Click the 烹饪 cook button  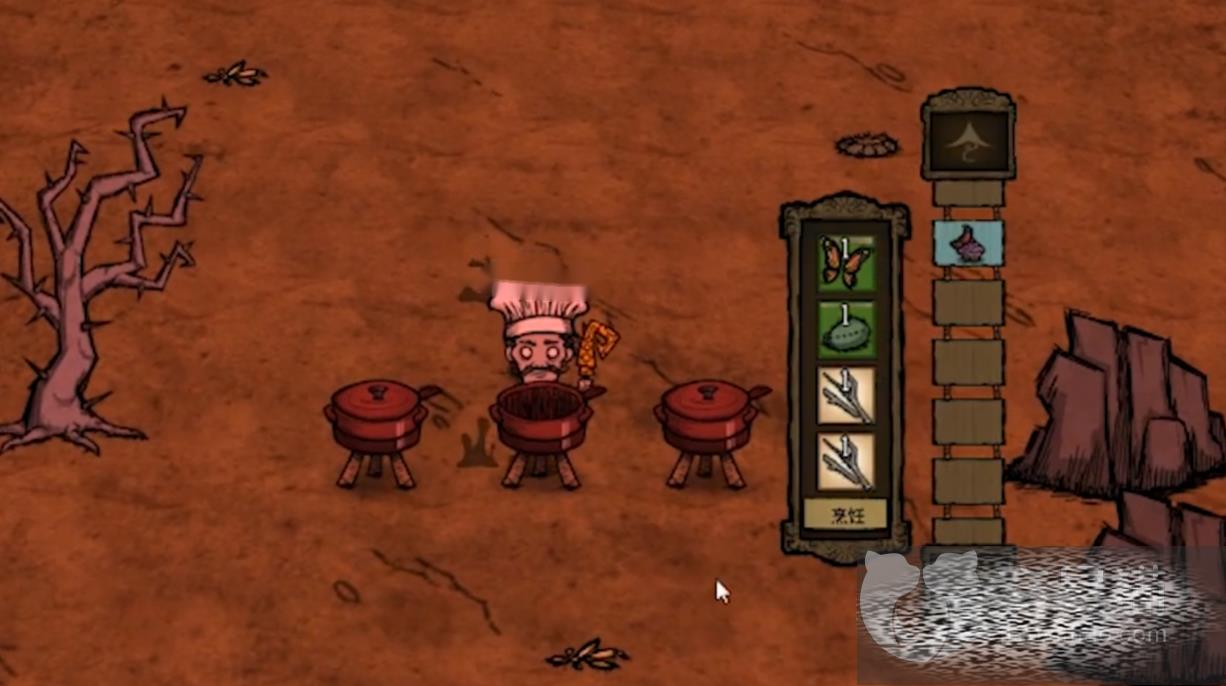845,514
